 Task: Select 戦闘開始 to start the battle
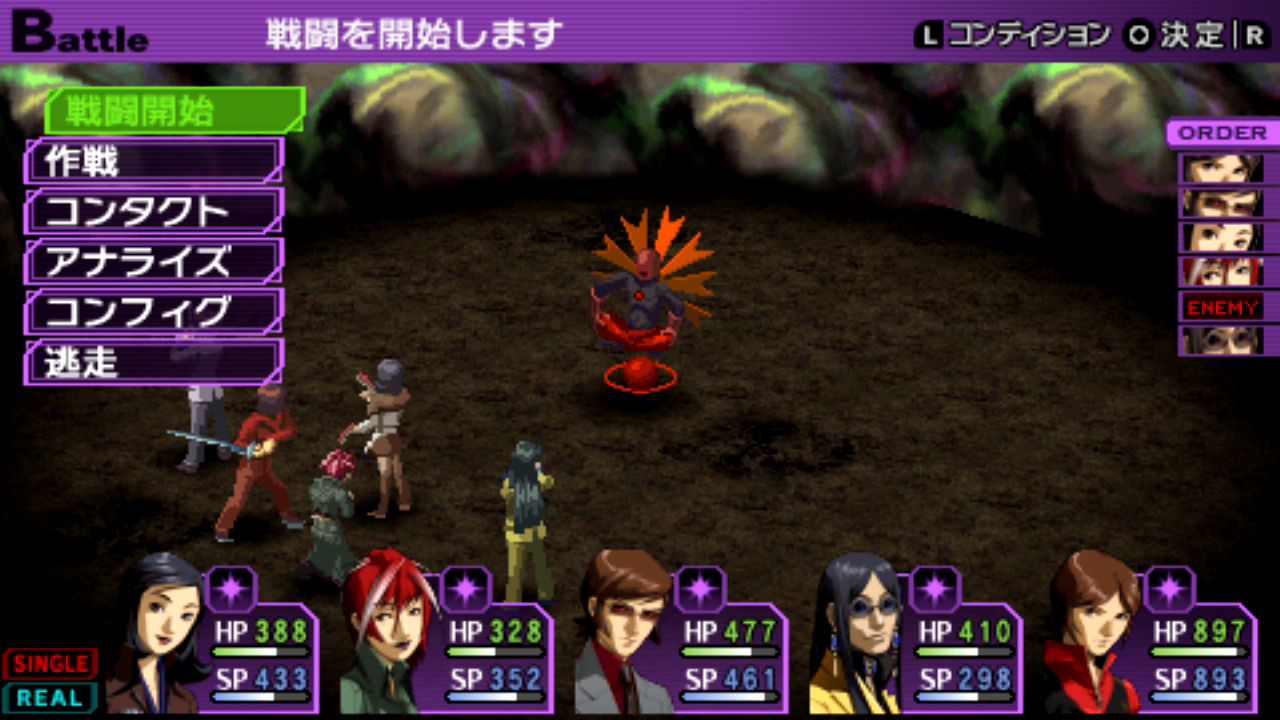pos(172,111)
